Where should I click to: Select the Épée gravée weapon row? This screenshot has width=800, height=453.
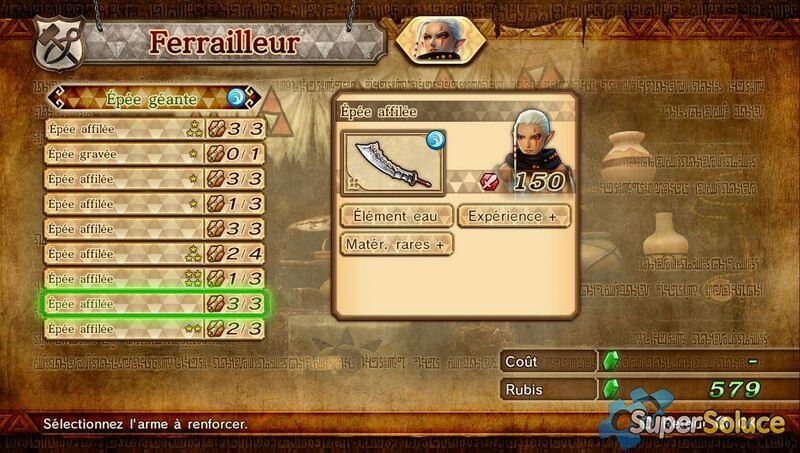point(154,154)
